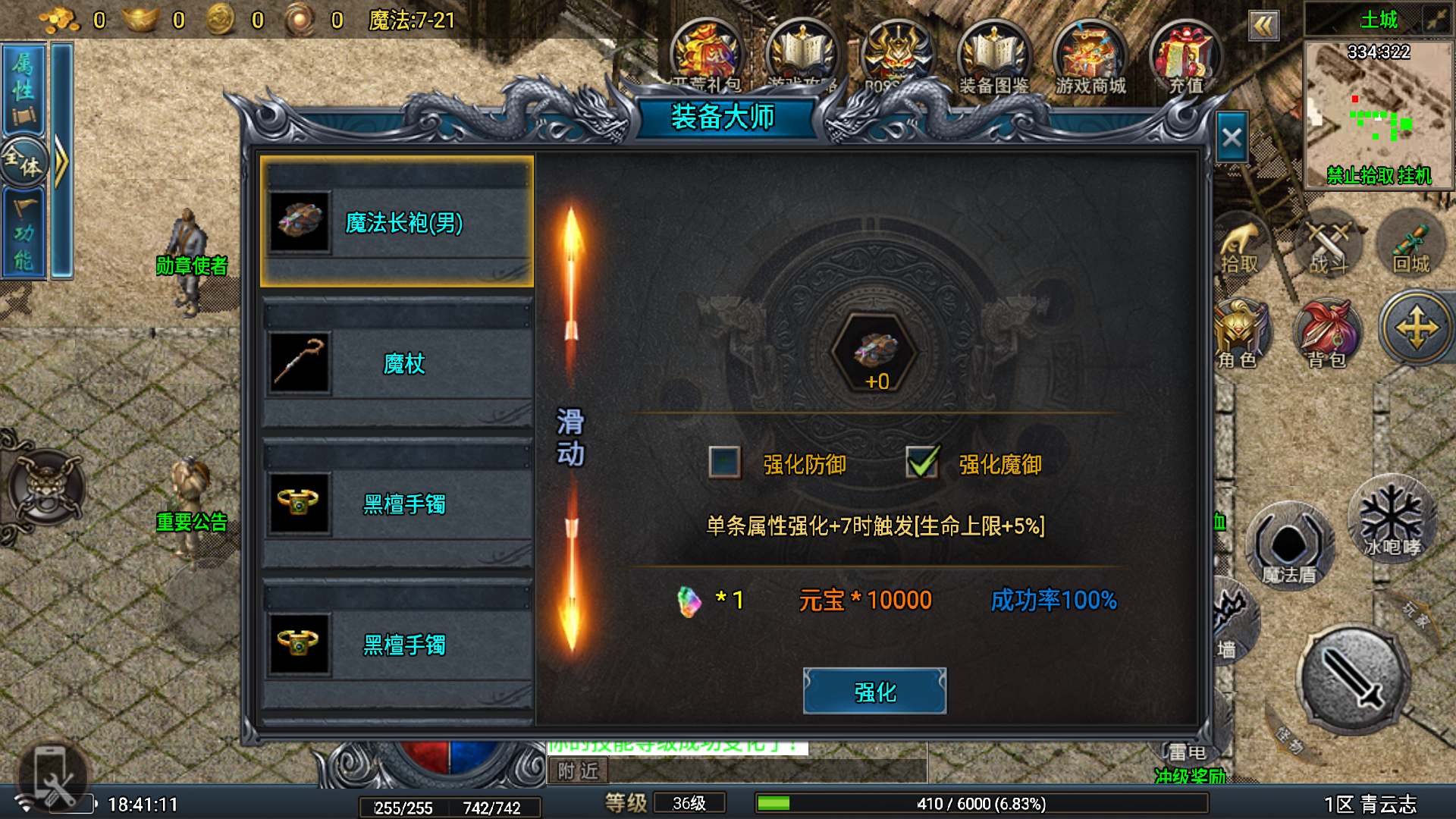The width and height of the screenshot is (1456, 819).
Task: Open the 属性 attributes tab
Action: (x=24, y=87)
